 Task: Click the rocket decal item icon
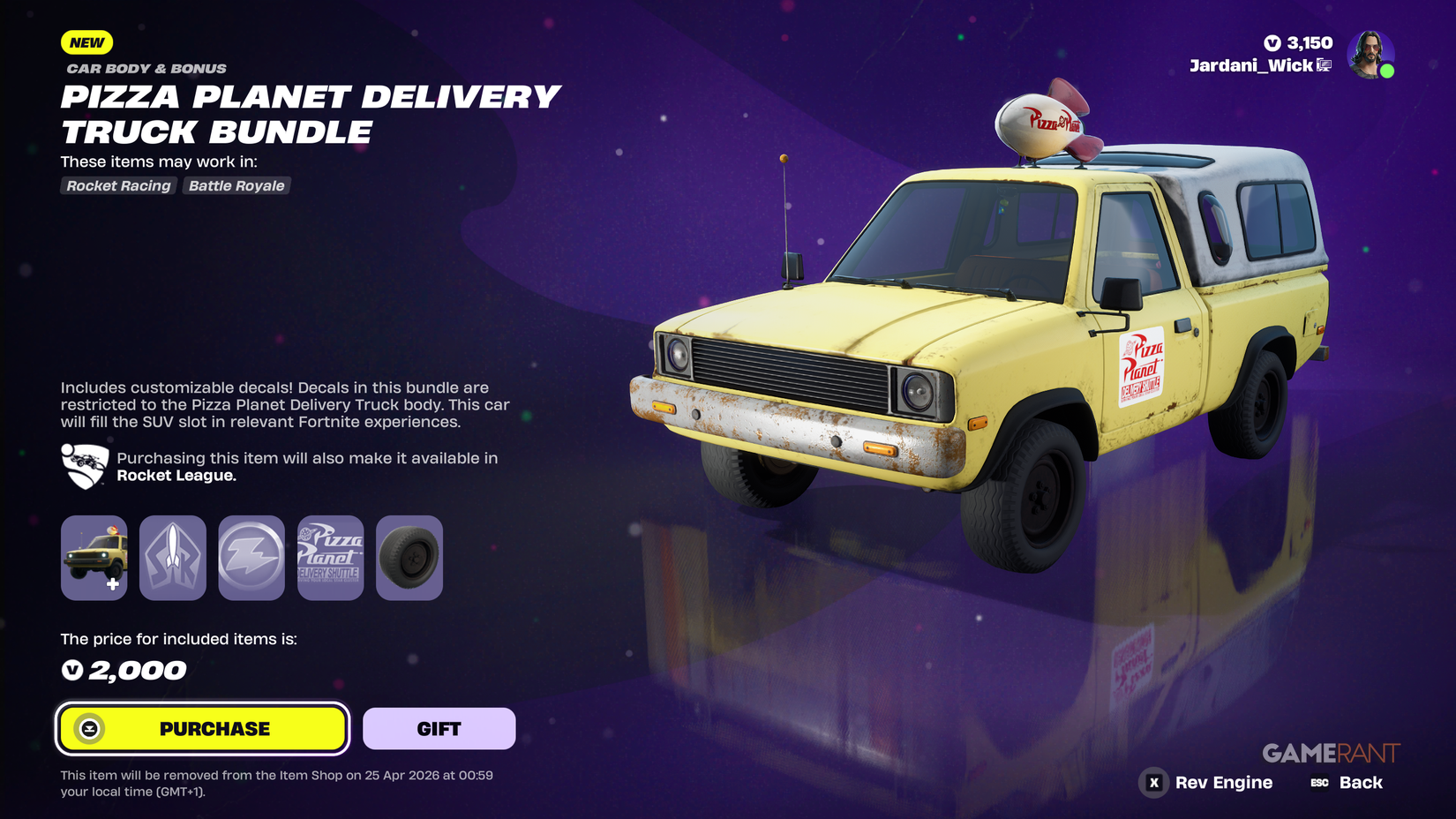coord(172,558)
